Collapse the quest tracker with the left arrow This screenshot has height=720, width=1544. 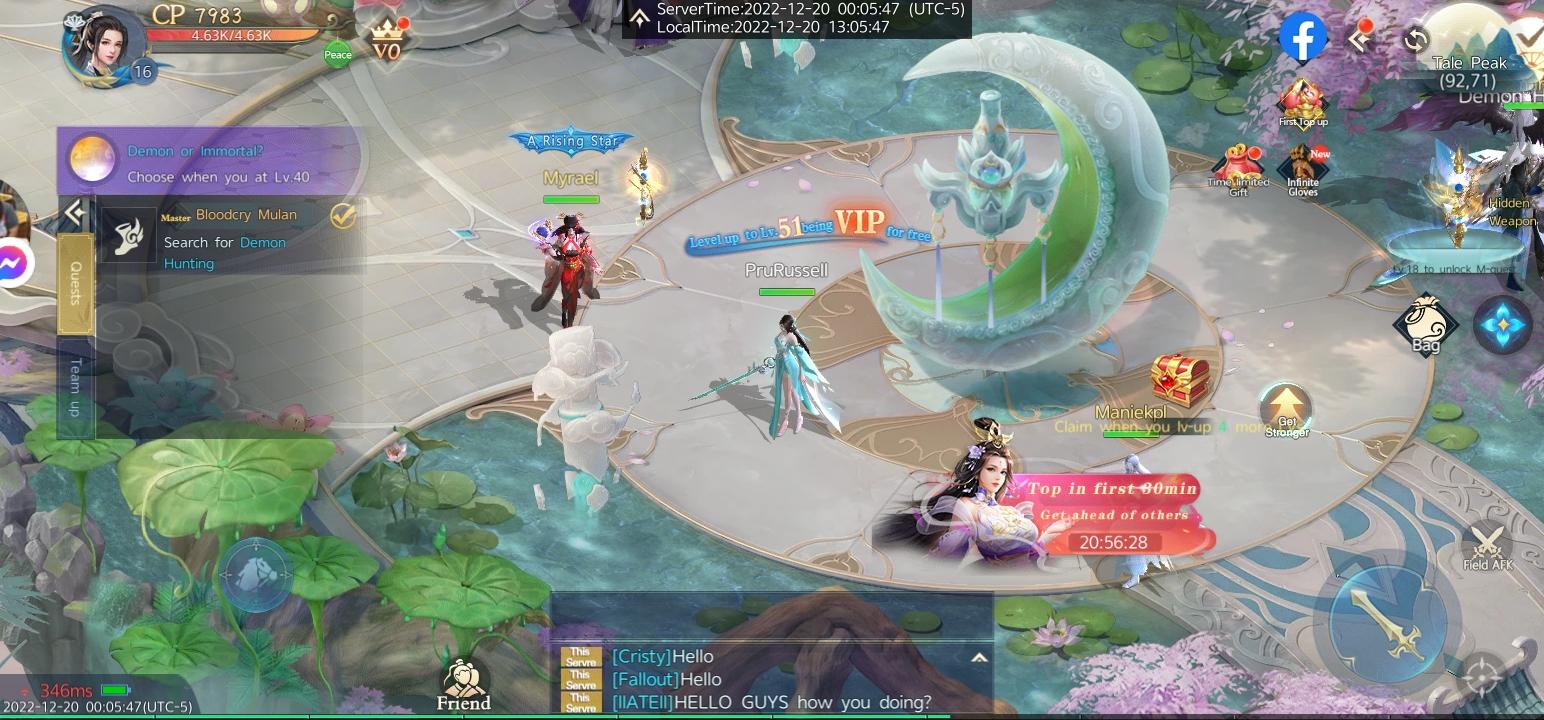tap(74, 209)
